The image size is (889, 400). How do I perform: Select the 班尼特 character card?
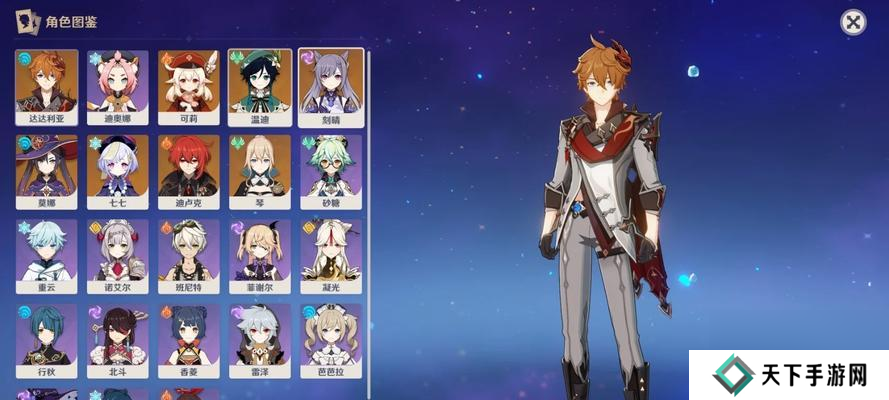pos(189,256)
